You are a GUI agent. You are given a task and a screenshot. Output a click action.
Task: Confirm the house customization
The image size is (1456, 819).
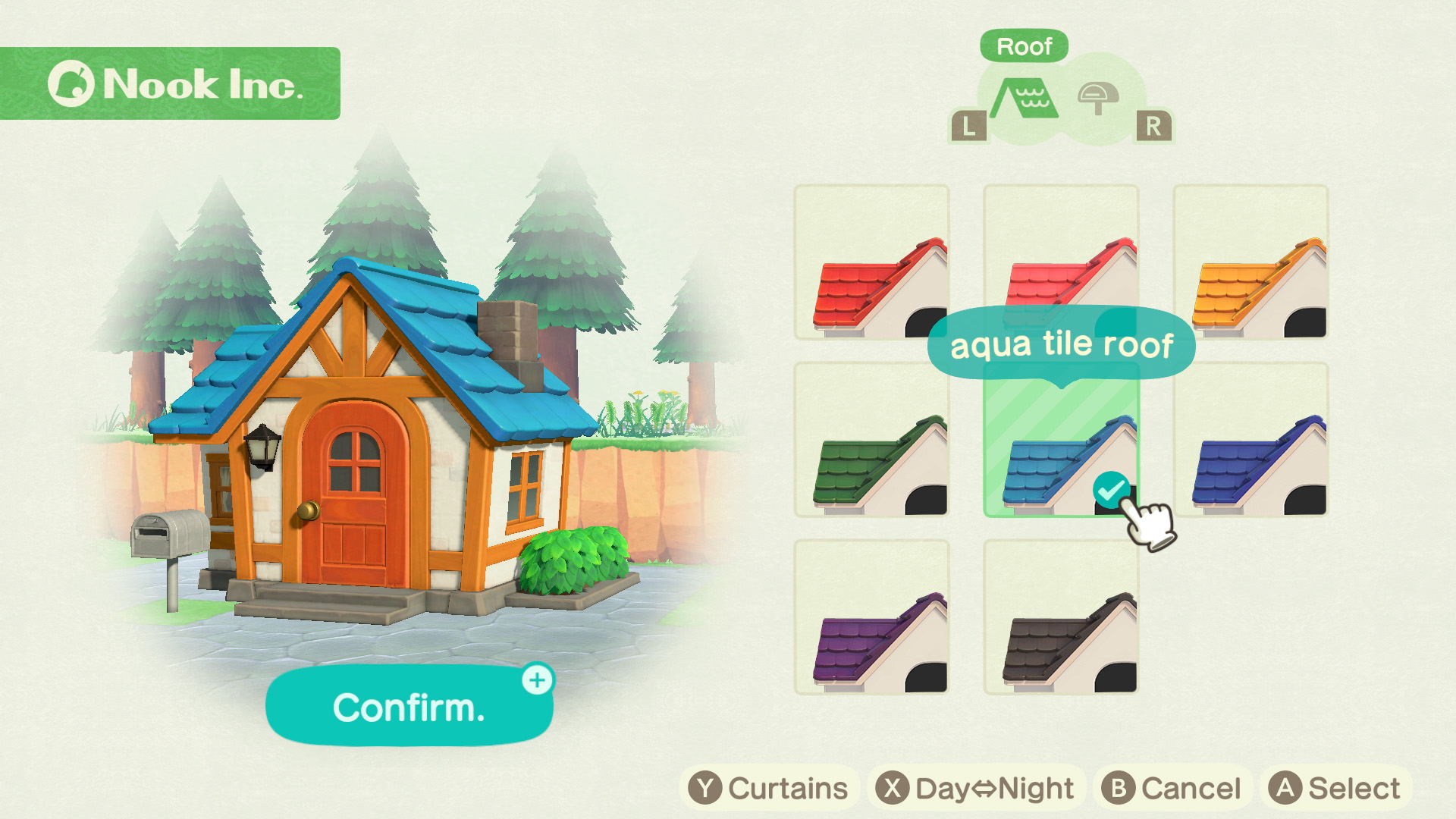pos(409,707)
